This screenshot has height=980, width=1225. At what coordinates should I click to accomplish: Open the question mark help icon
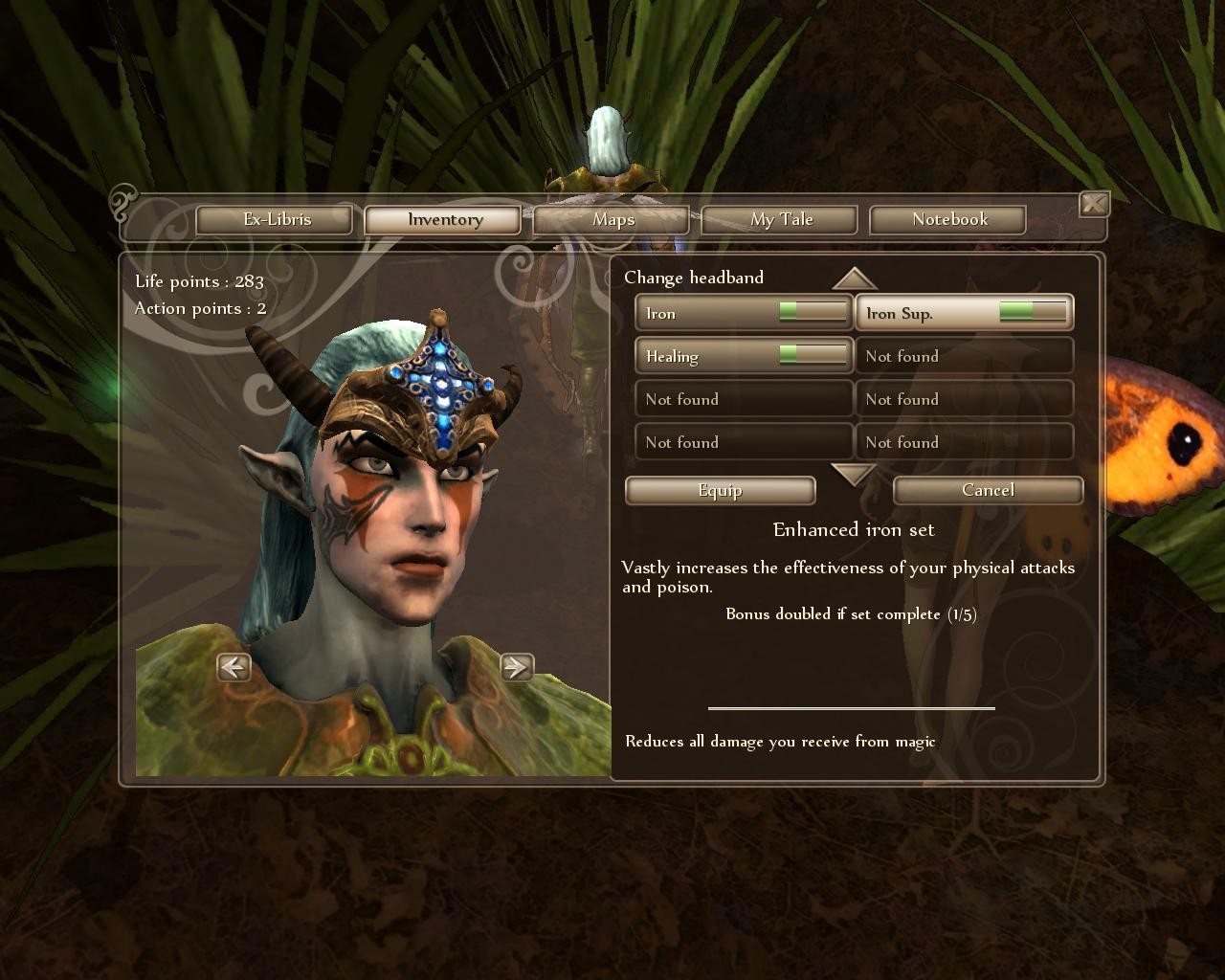click(122, 202)
